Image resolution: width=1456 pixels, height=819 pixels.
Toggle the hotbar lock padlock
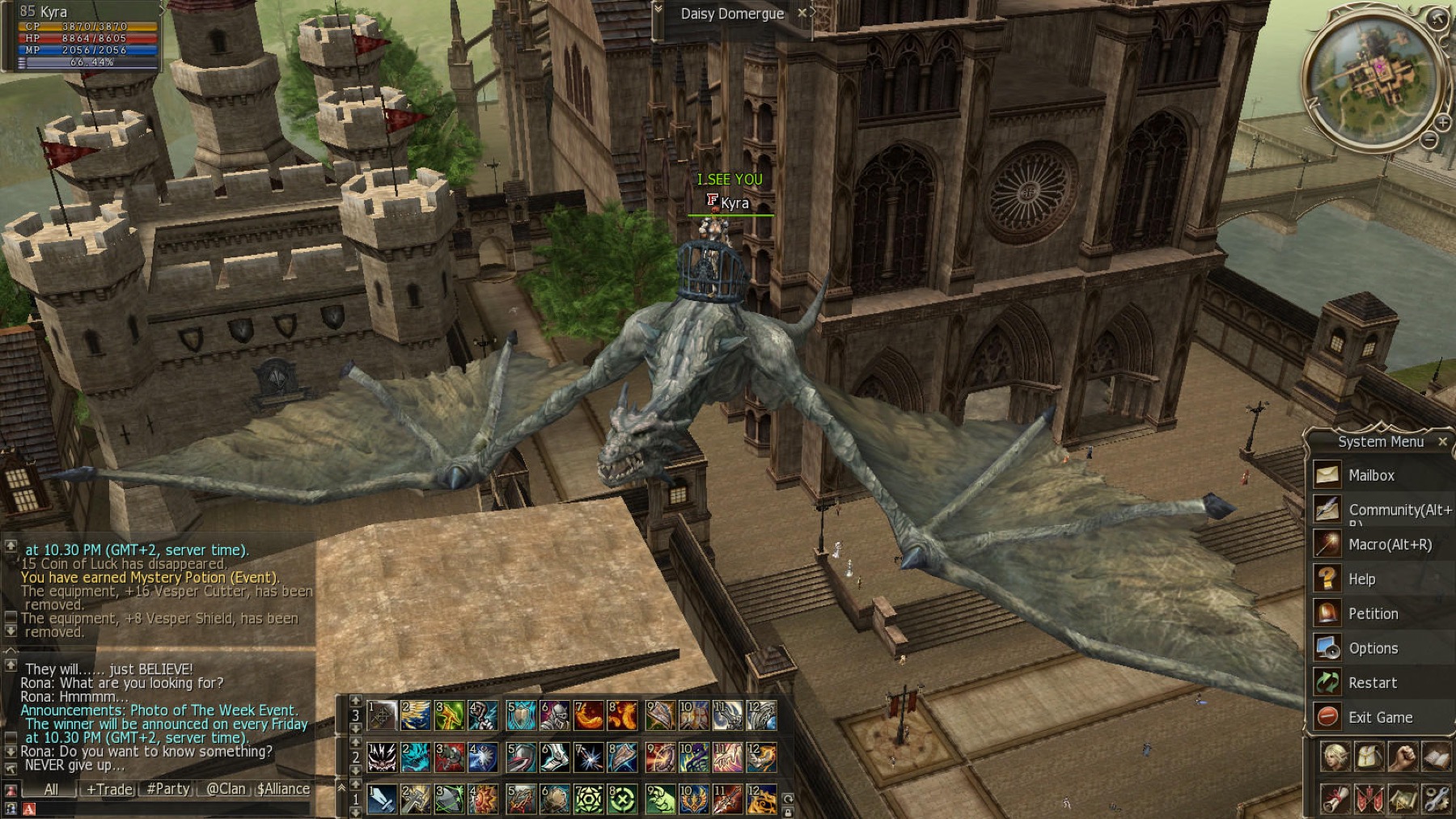coord(786,812)
